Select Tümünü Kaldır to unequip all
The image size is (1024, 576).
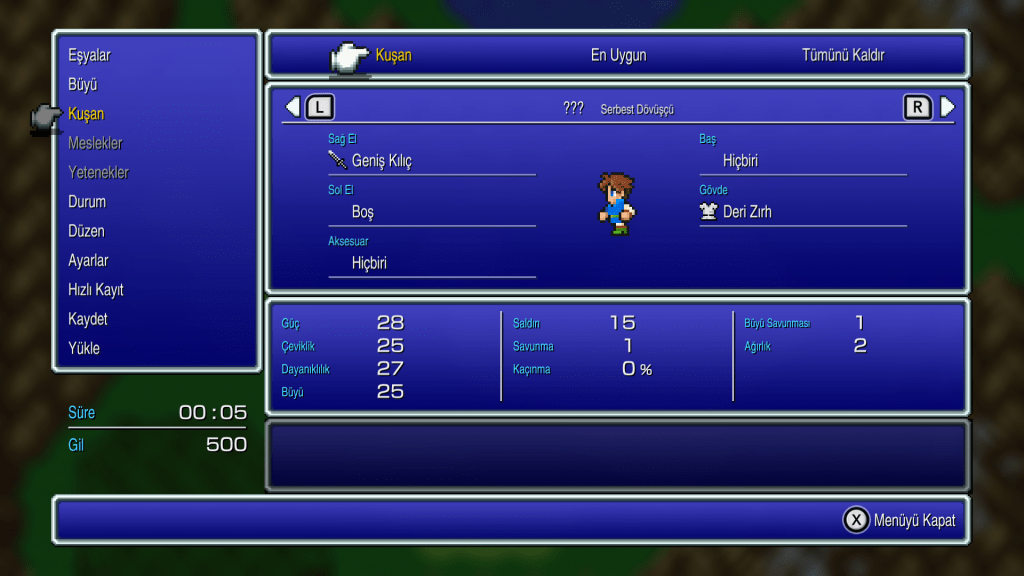(843, 55)
